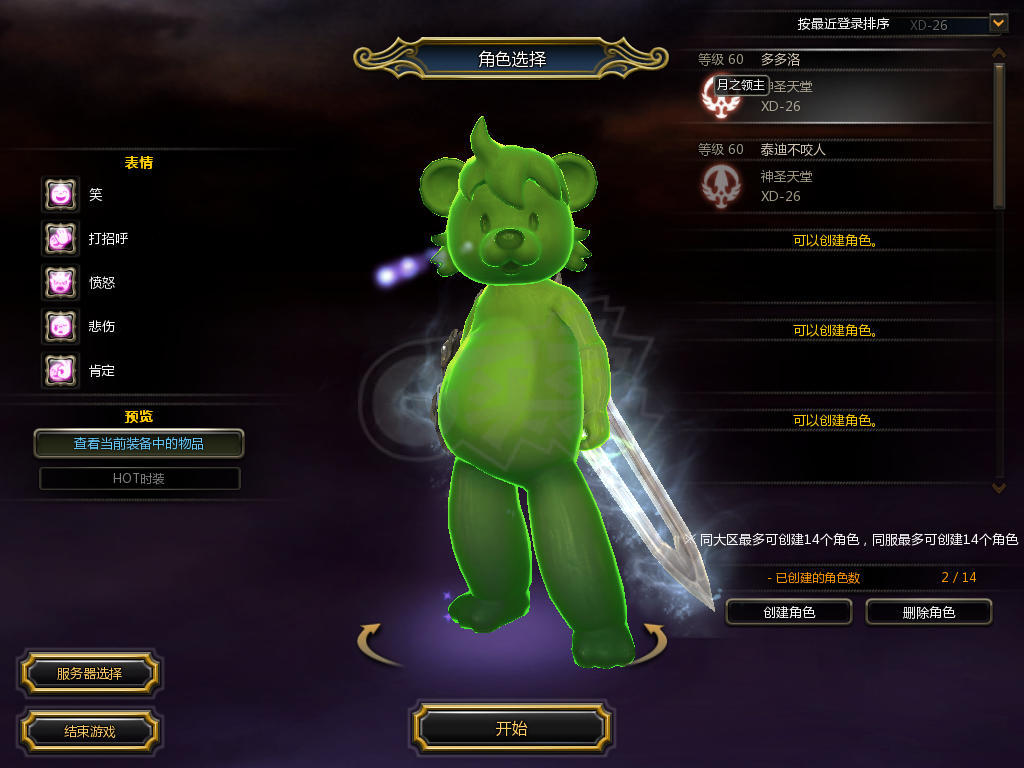The width and height of the screenshot is (1024, 768).
Task: Choose the character 泰迪不咬人
Action: click(x=840, y=177)
